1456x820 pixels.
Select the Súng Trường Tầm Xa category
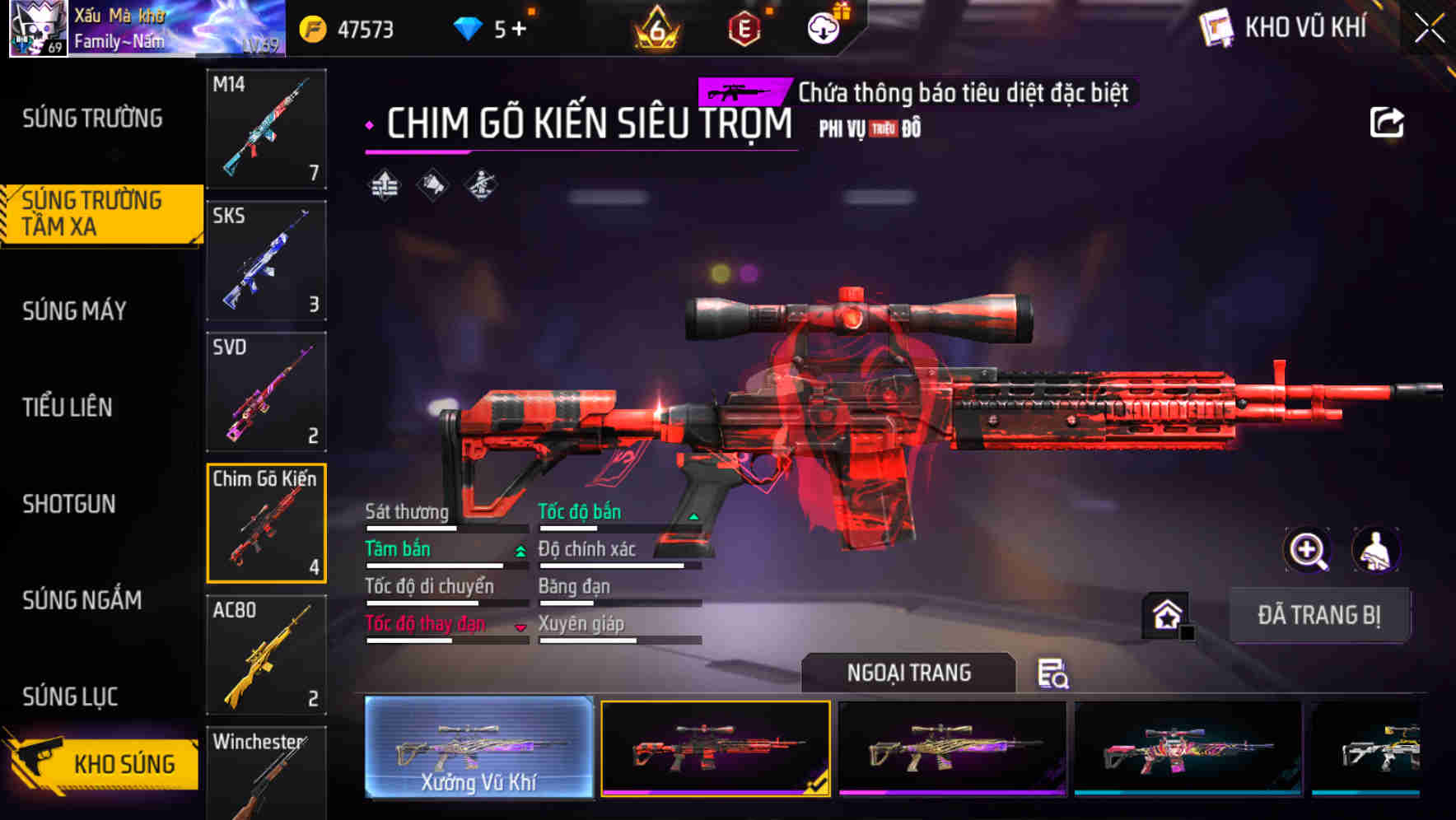point(99,212)
